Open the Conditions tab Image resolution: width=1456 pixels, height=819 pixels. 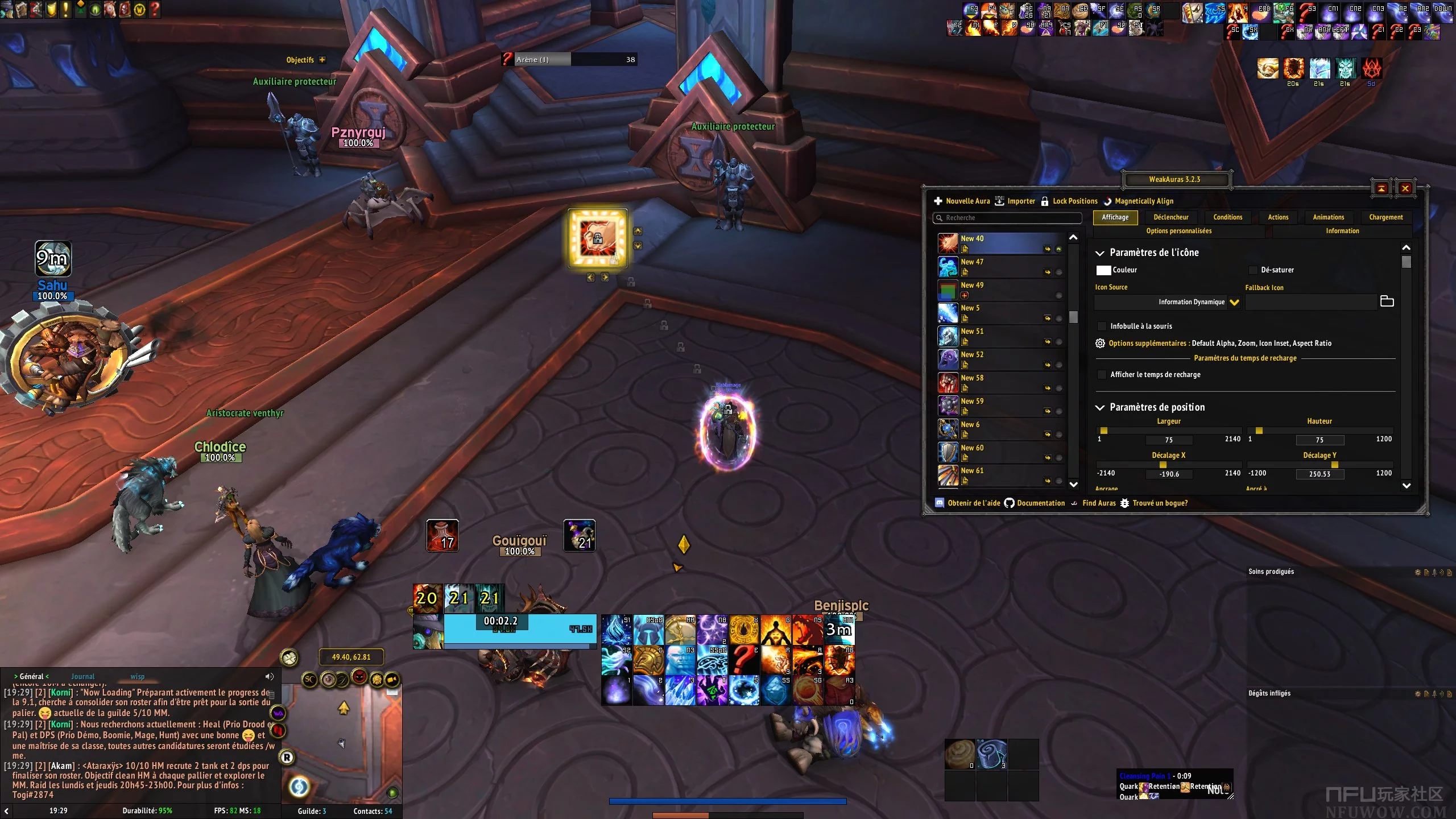pyautogui.click(x=1227, y=217)
